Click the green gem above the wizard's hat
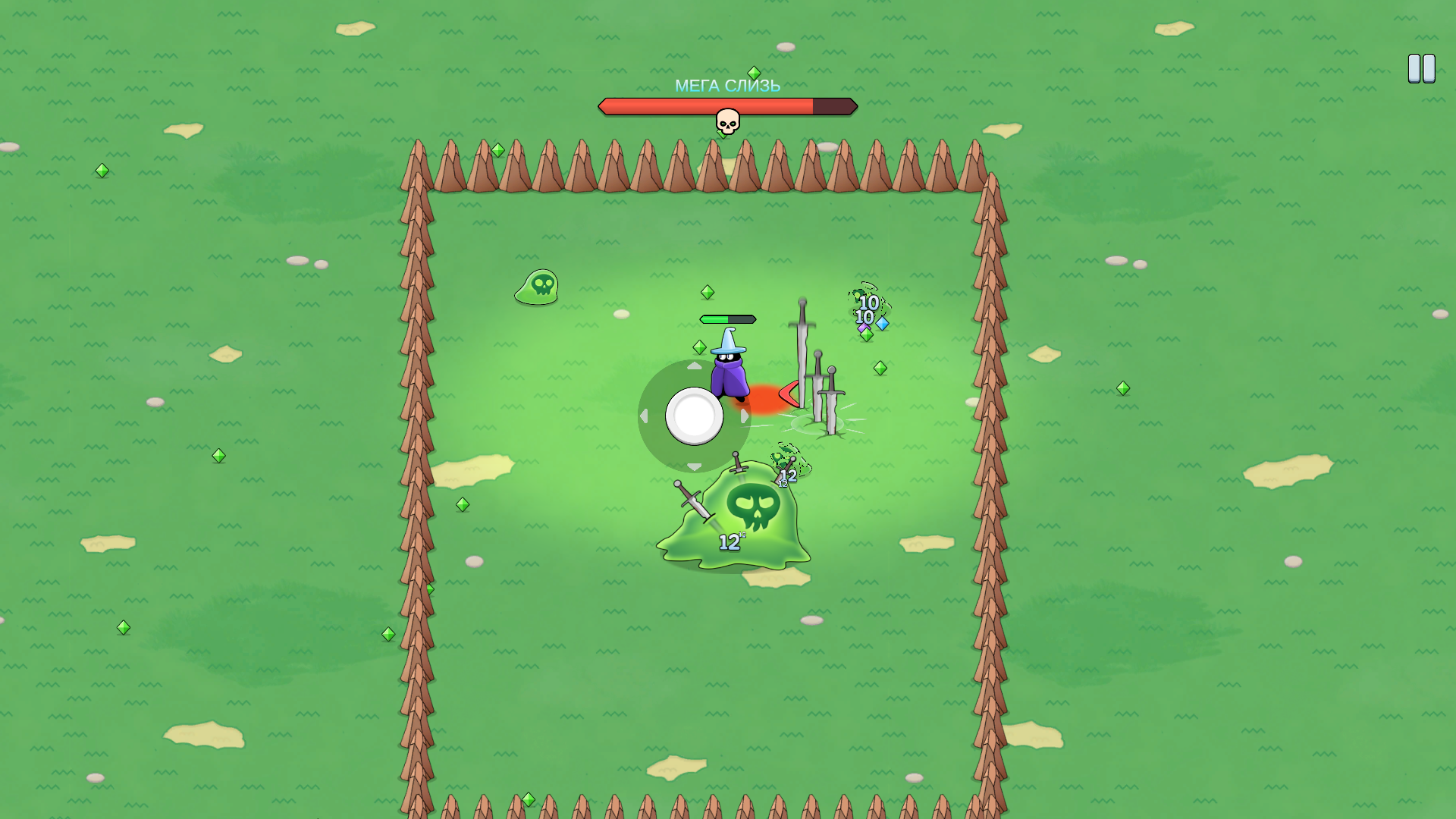The height and width of the screenshot is (819, 1456). 707,292
